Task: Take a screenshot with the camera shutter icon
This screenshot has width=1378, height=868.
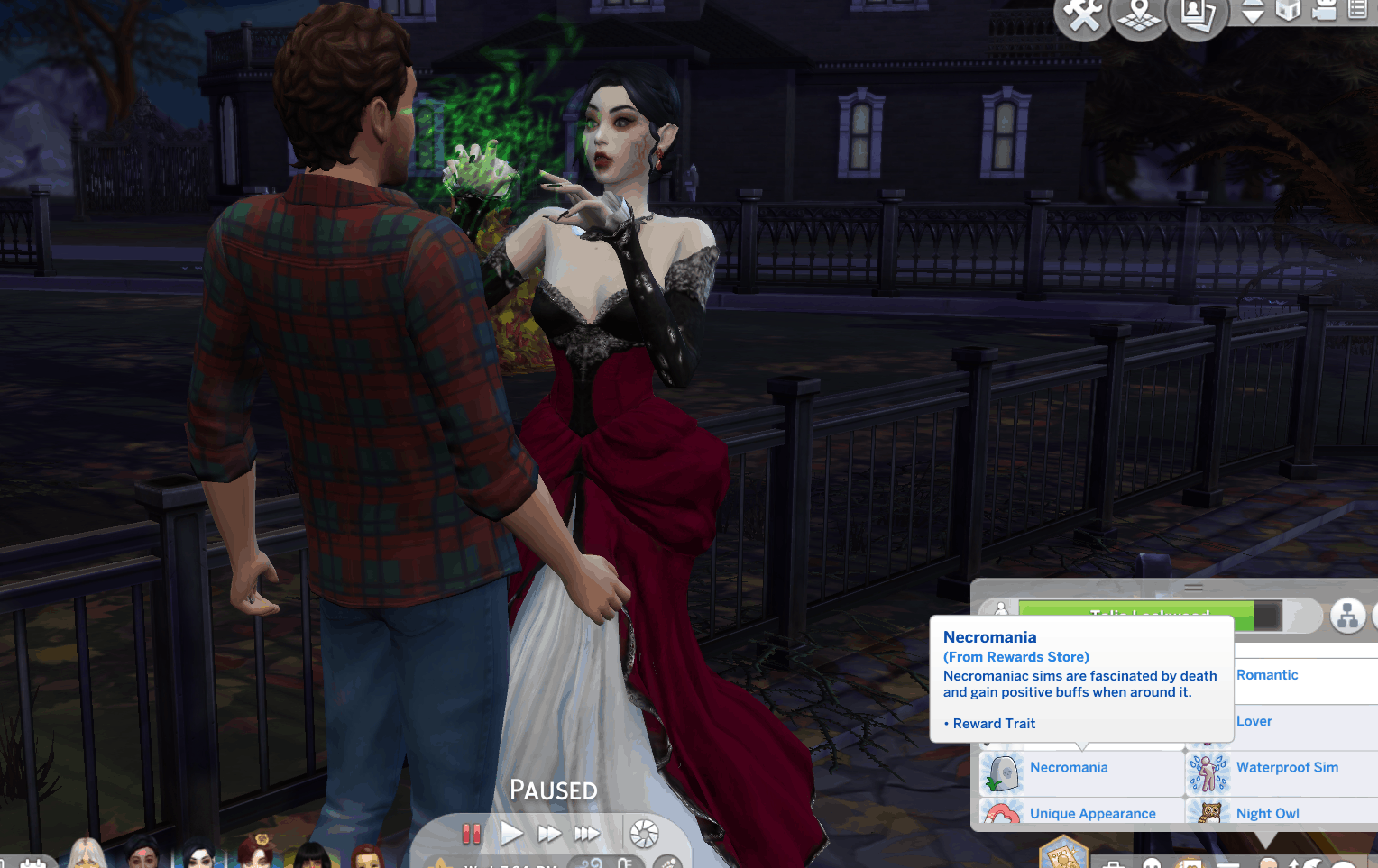Action: (x=644, y=834)
